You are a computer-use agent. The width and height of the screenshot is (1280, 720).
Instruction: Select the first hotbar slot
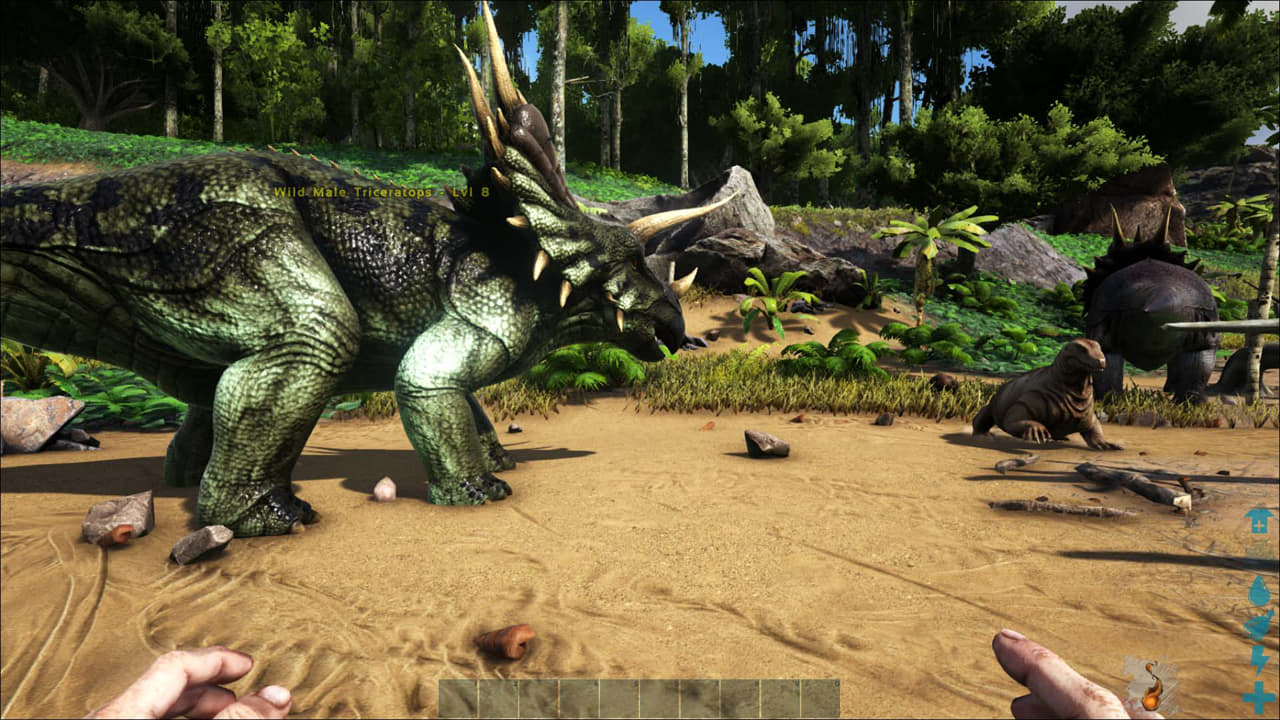click(x=458, y=697)
